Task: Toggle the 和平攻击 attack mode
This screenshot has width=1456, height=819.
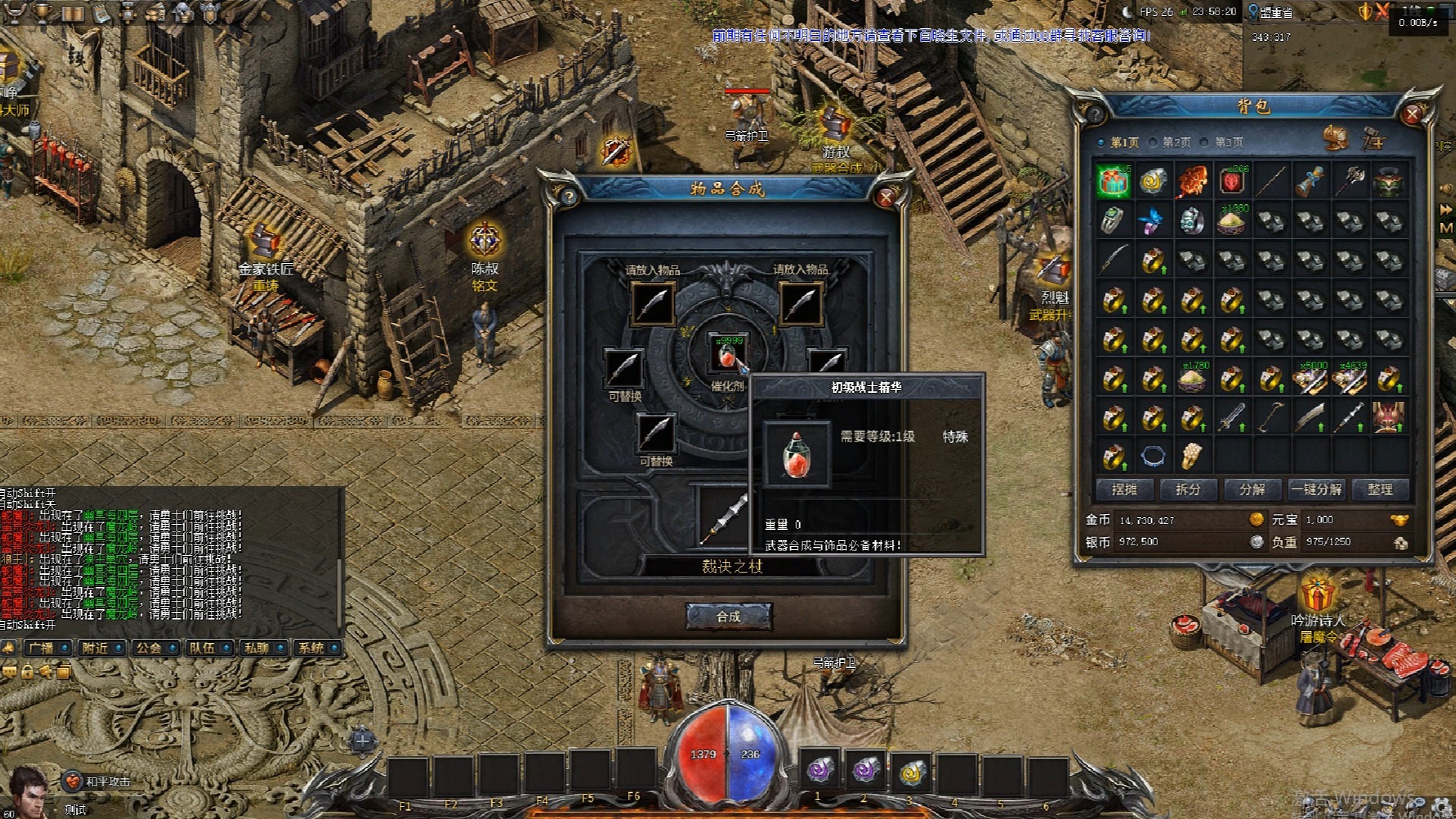Action: pos(99,781)
